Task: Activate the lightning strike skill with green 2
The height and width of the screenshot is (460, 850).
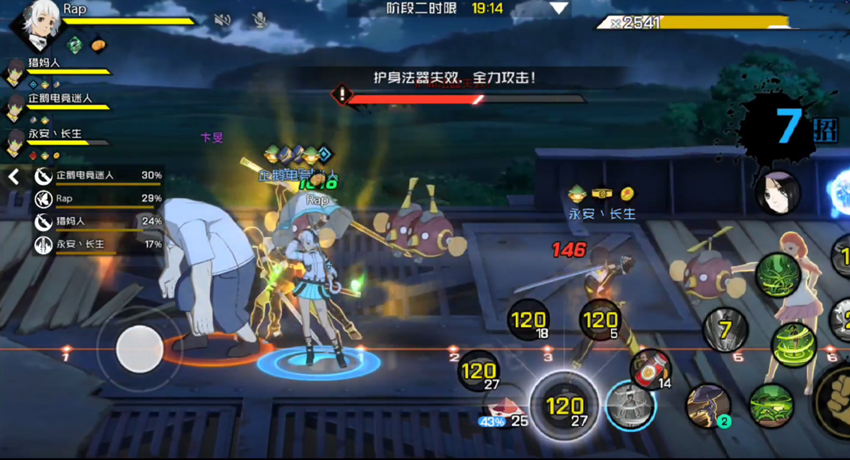Action: pos(707,404)
